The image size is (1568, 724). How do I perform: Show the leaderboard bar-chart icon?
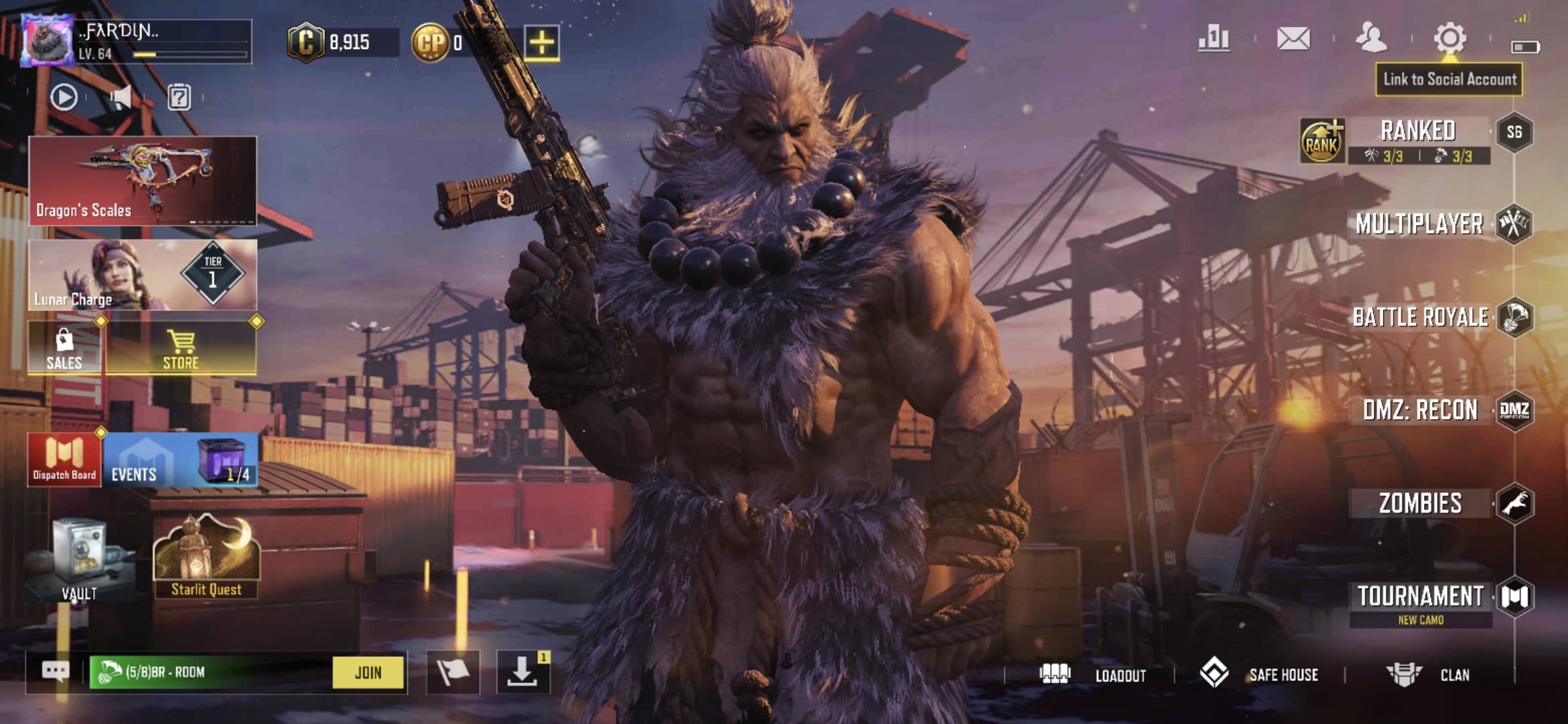click(1214, 38)
